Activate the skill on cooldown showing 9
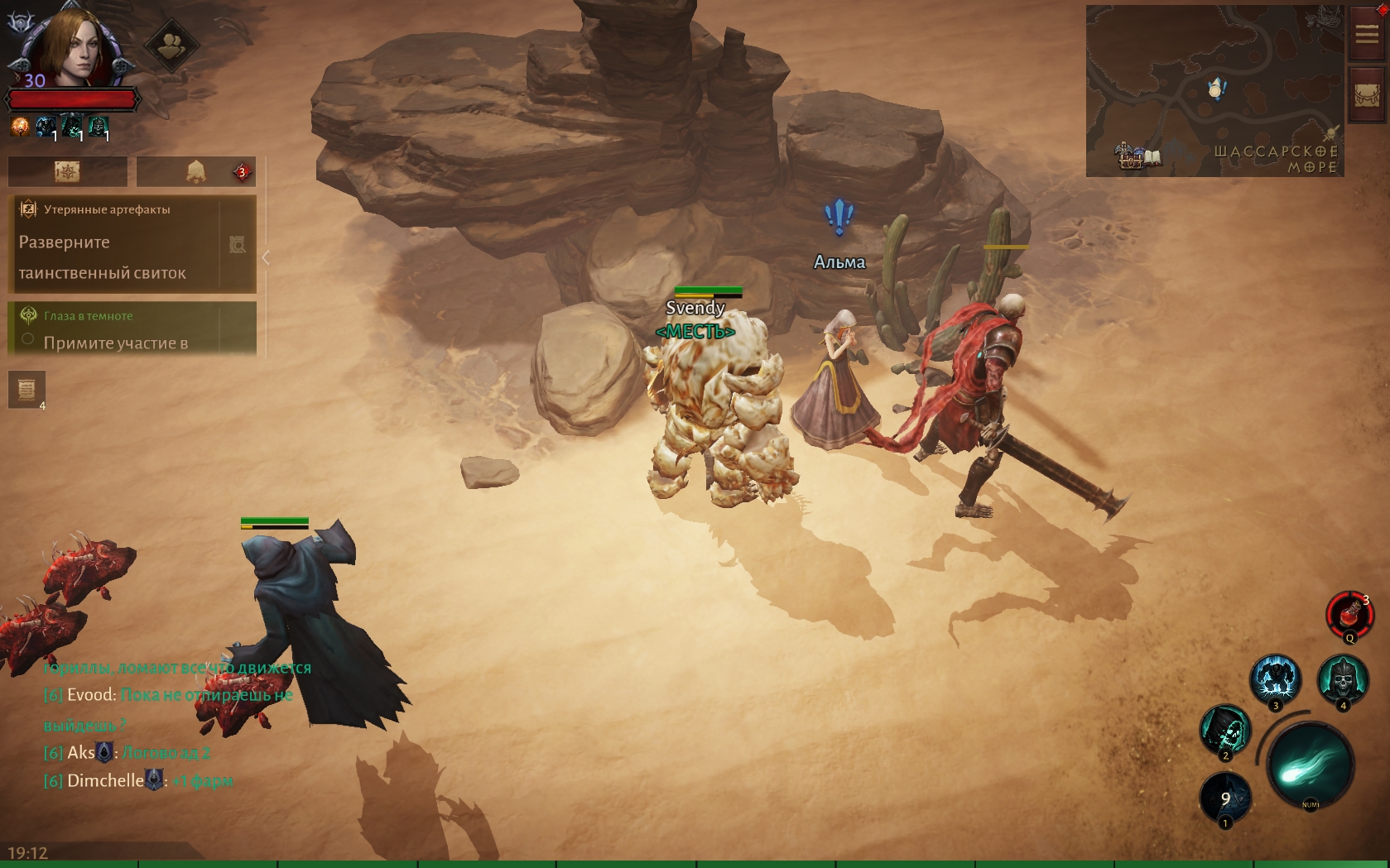 click(x=1225, y=798)
